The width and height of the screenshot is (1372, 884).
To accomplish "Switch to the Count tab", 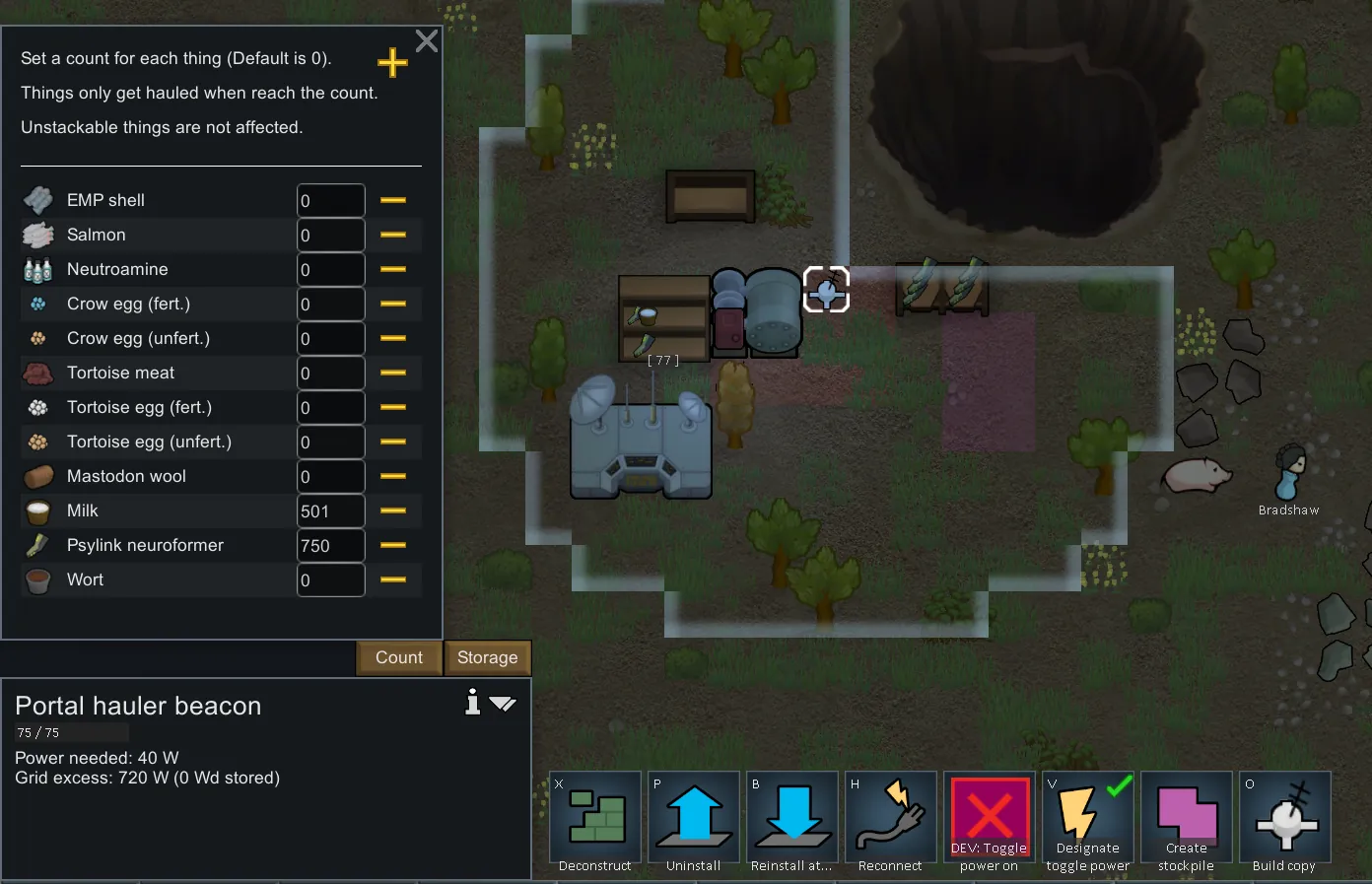I will tap(399, 657).
